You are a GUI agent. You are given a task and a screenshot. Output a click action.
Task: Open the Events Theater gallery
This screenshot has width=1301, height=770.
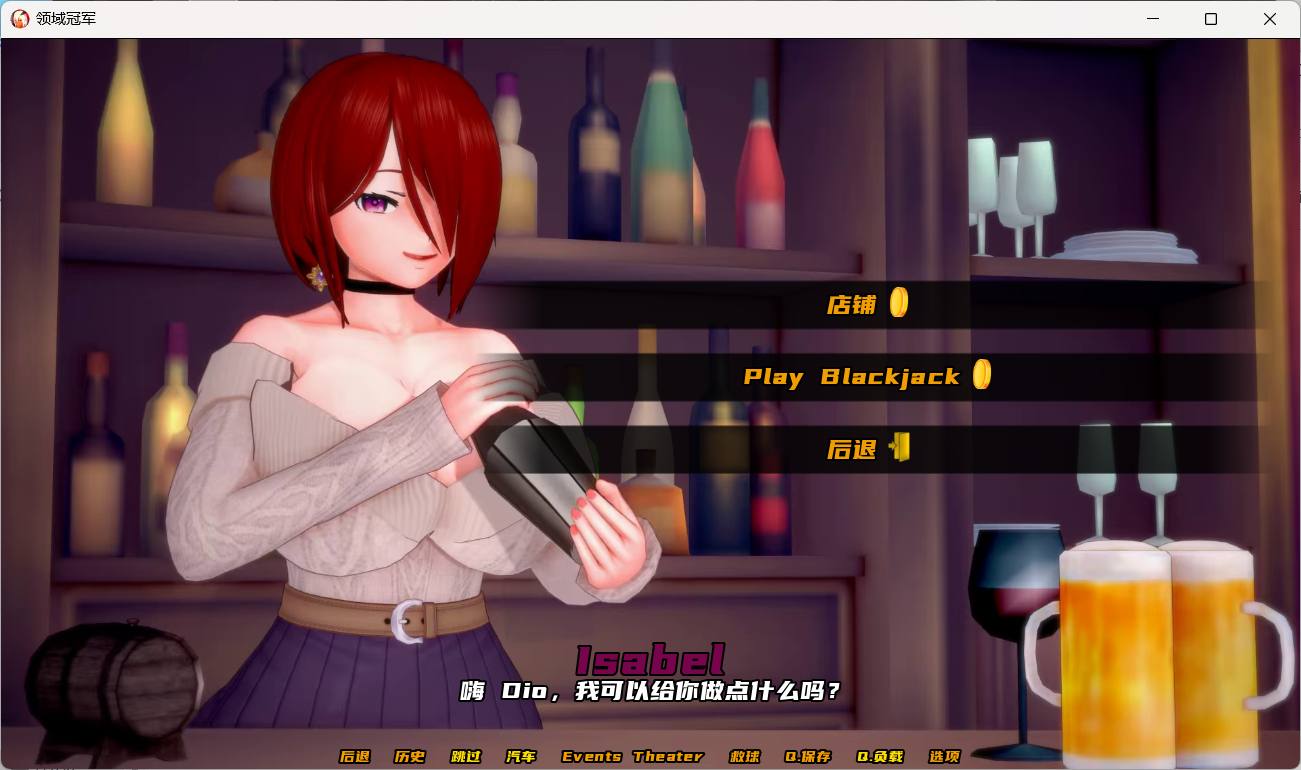(x=634, y=757)
